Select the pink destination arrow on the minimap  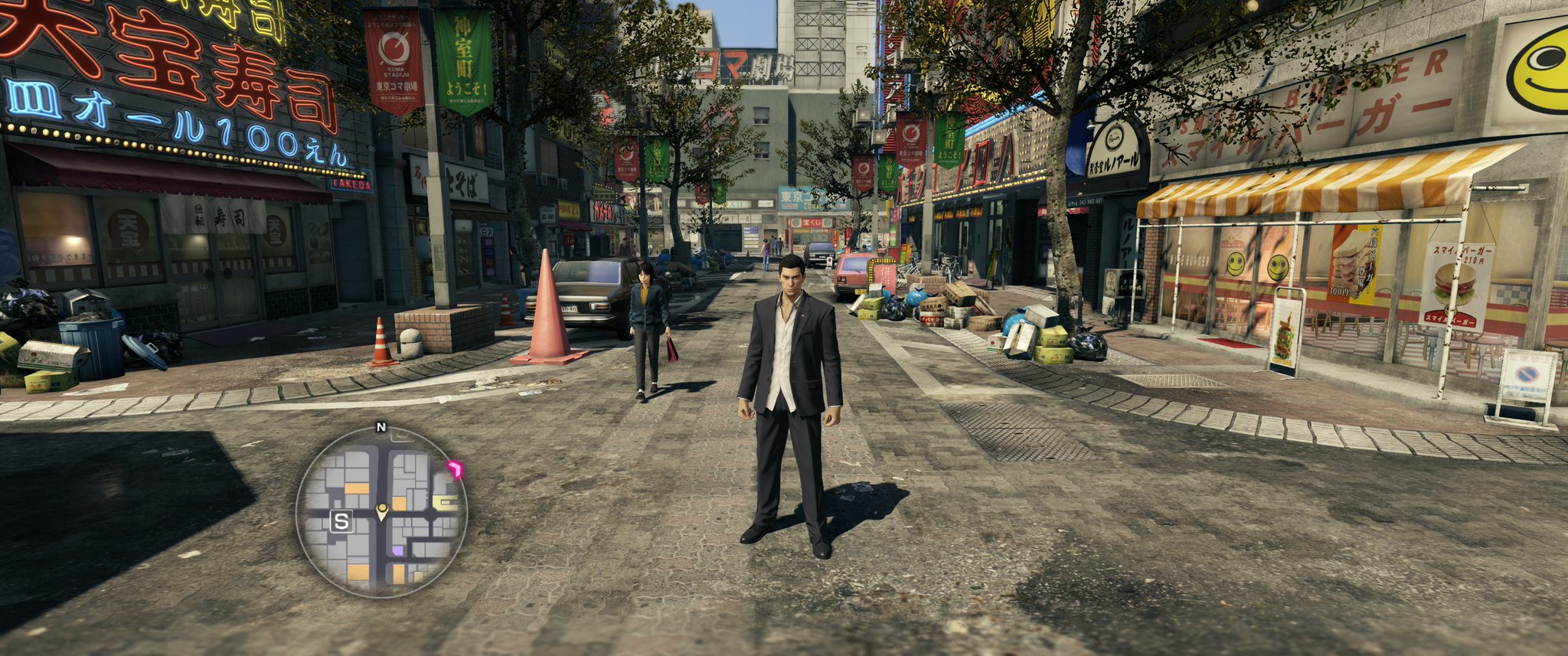tap(456, 469)
